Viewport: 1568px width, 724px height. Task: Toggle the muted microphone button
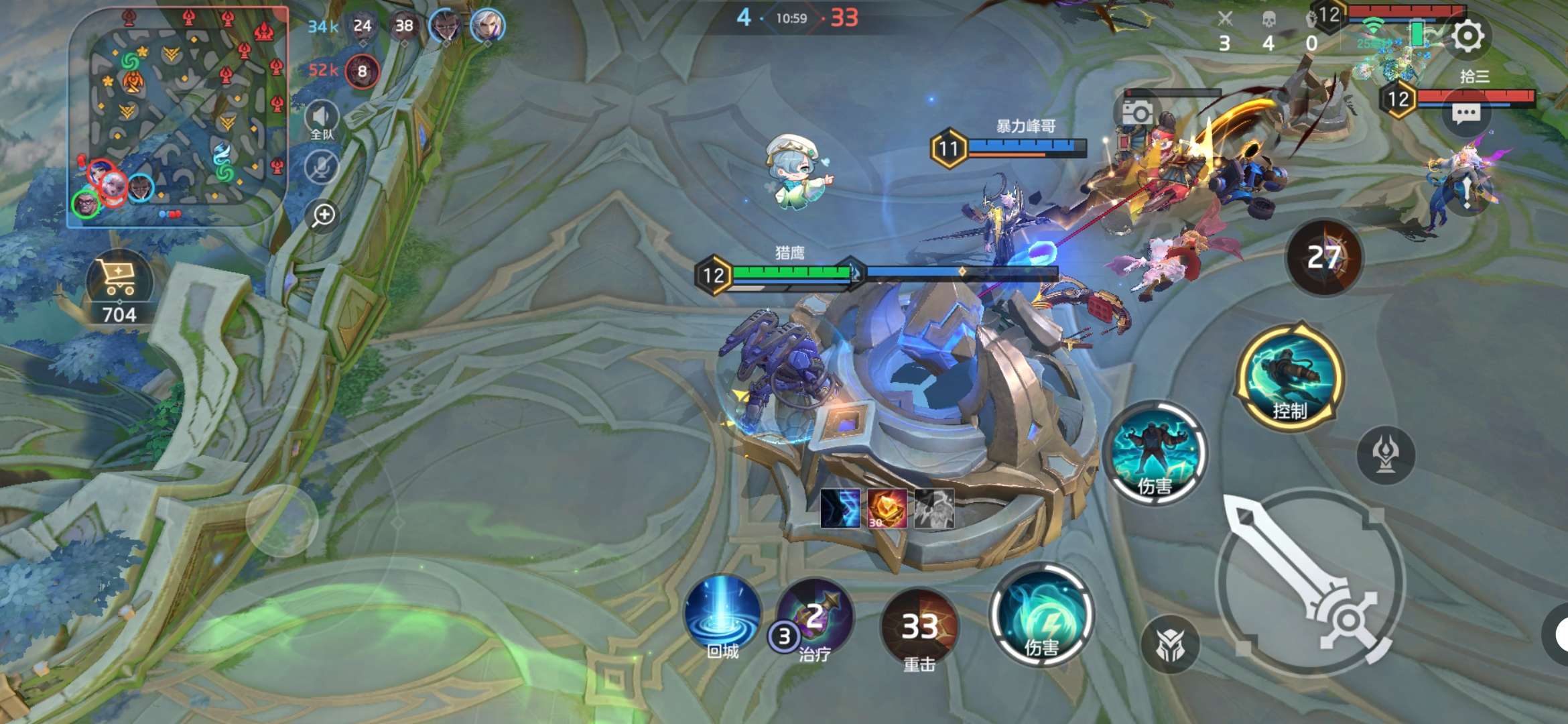(322, 166)
